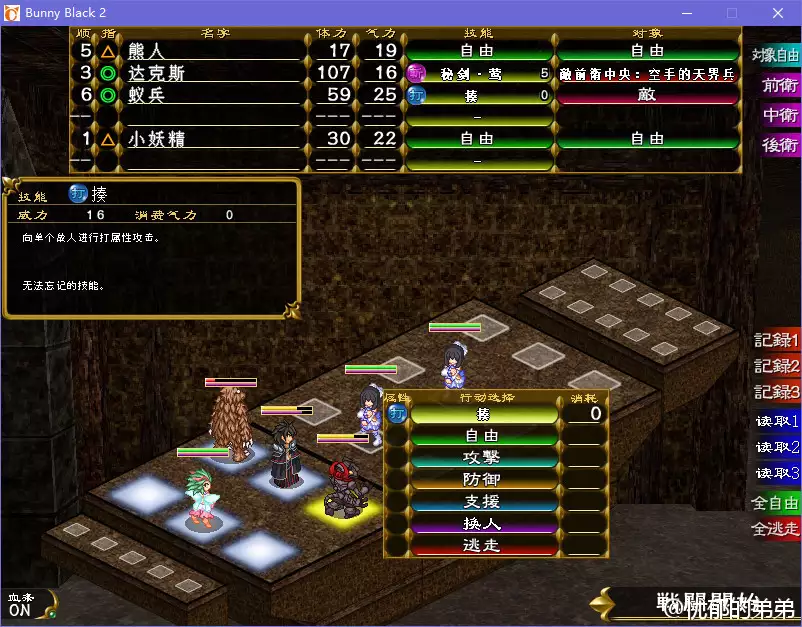Image resolution: width=802 pixels, height=627 pixels.
Task: Select 攻撃 from the action menu
Action: [483, 458]
